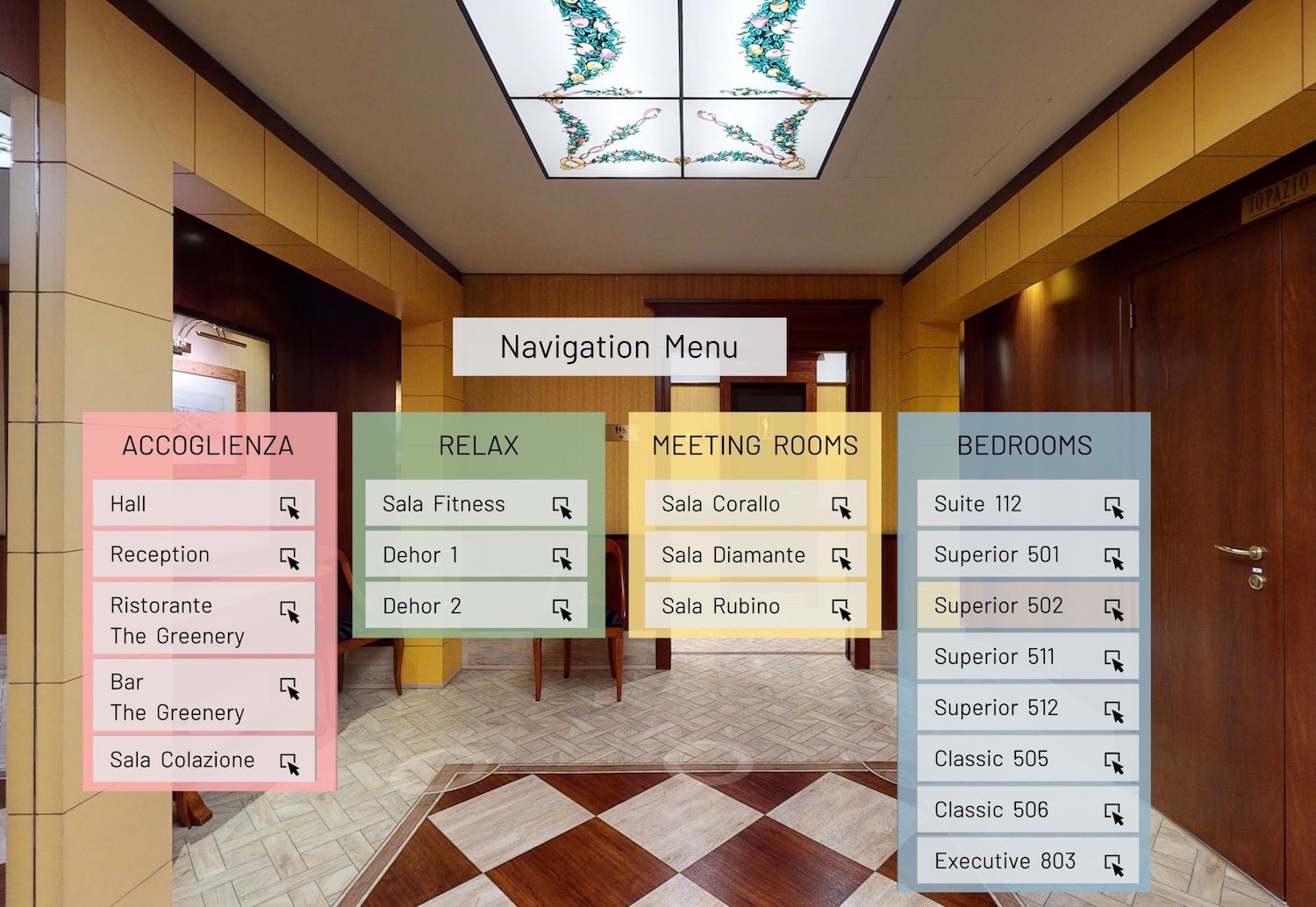
Task: Go to Superior 511
Action: pos(1027,657)
